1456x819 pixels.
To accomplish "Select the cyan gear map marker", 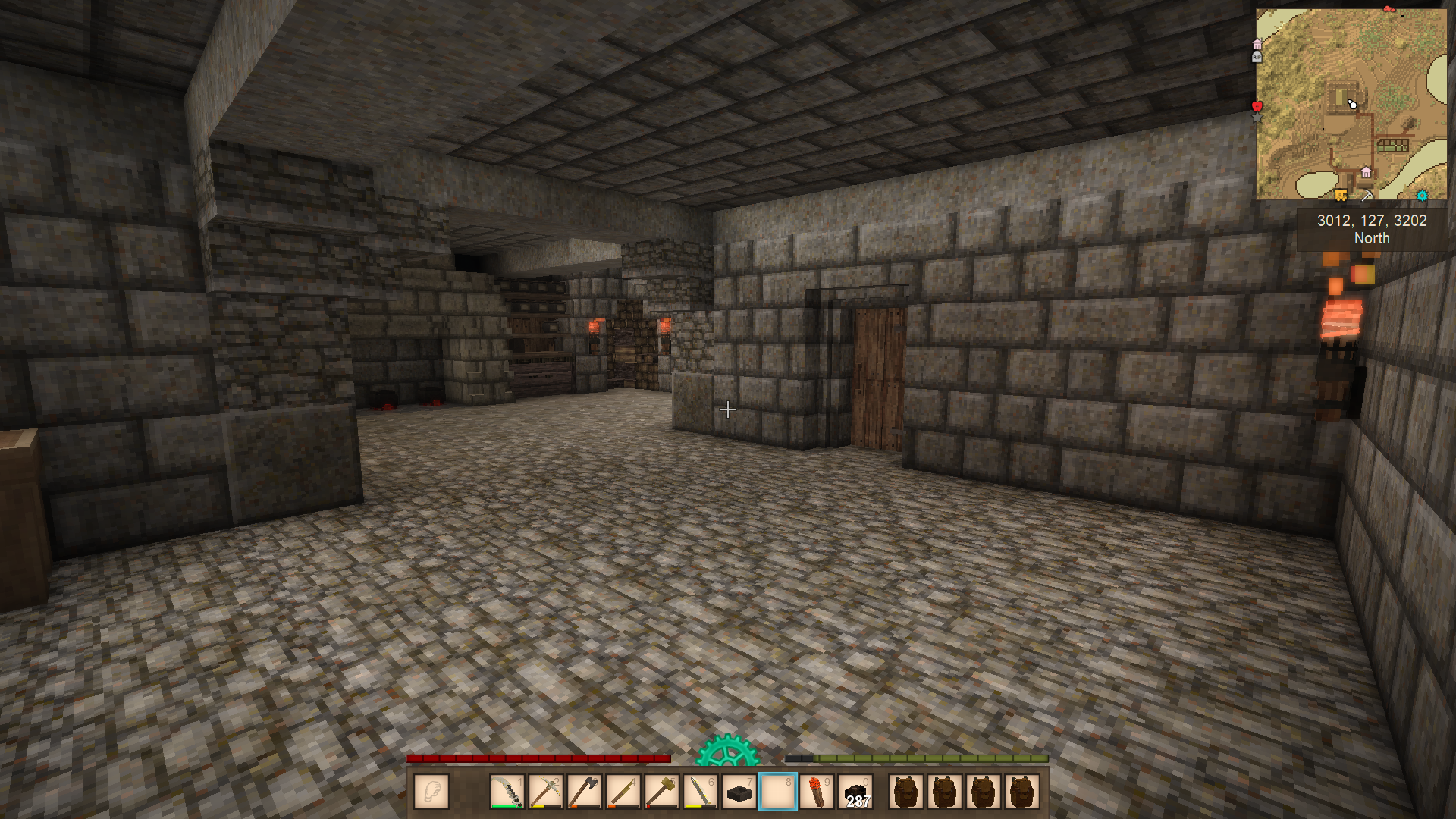I will [1422, 196].
